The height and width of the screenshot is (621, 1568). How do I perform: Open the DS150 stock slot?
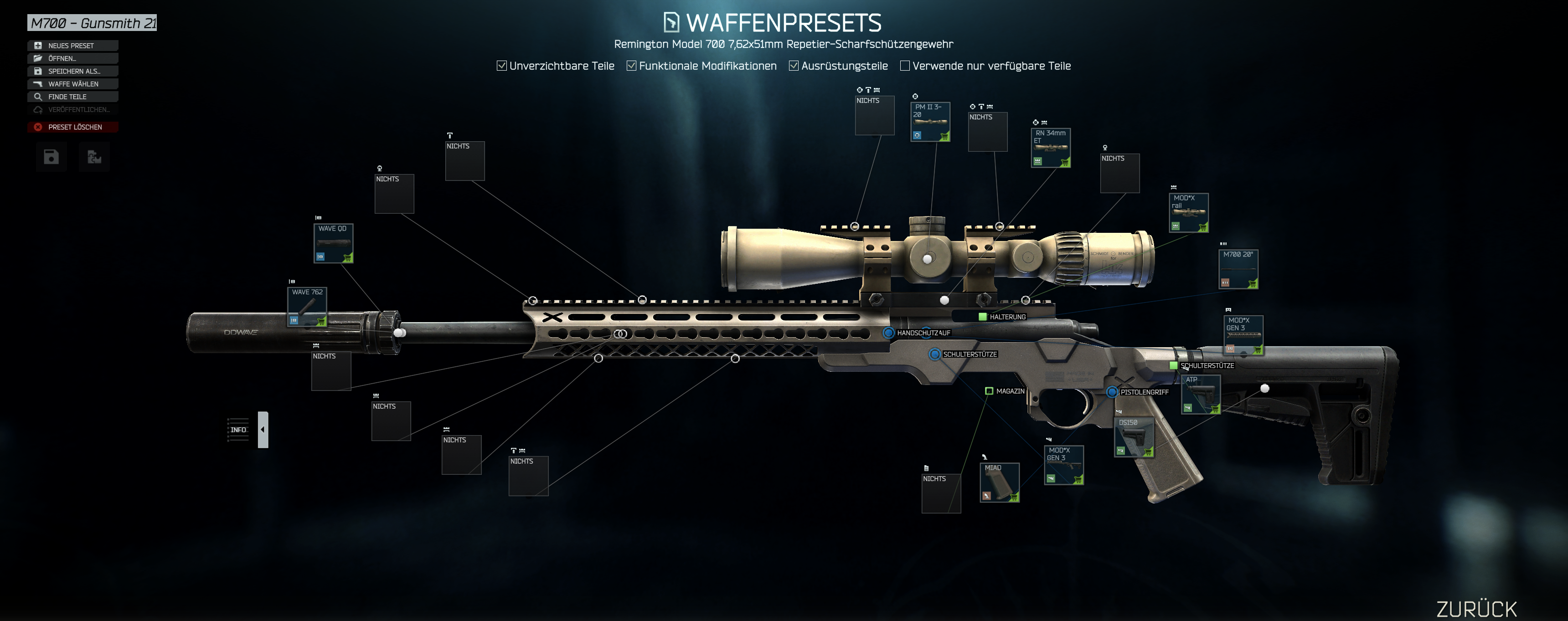pos(1134,437)
